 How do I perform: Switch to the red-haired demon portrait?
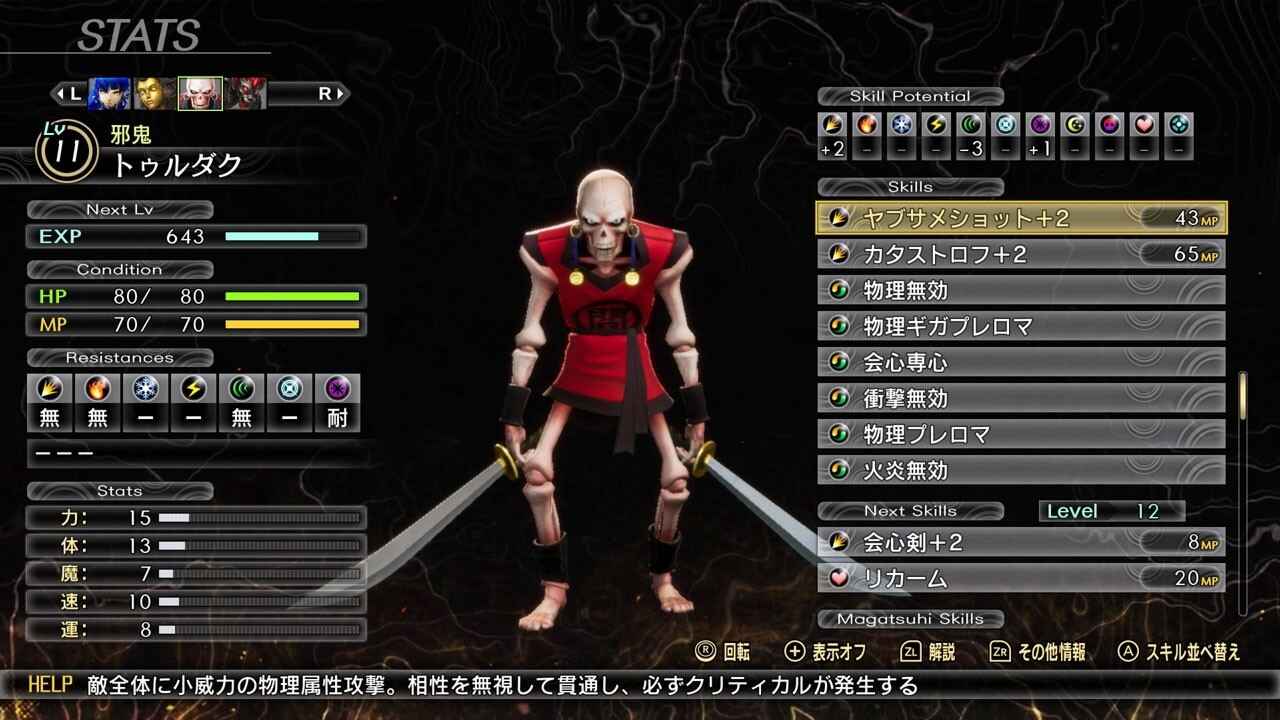245,94
